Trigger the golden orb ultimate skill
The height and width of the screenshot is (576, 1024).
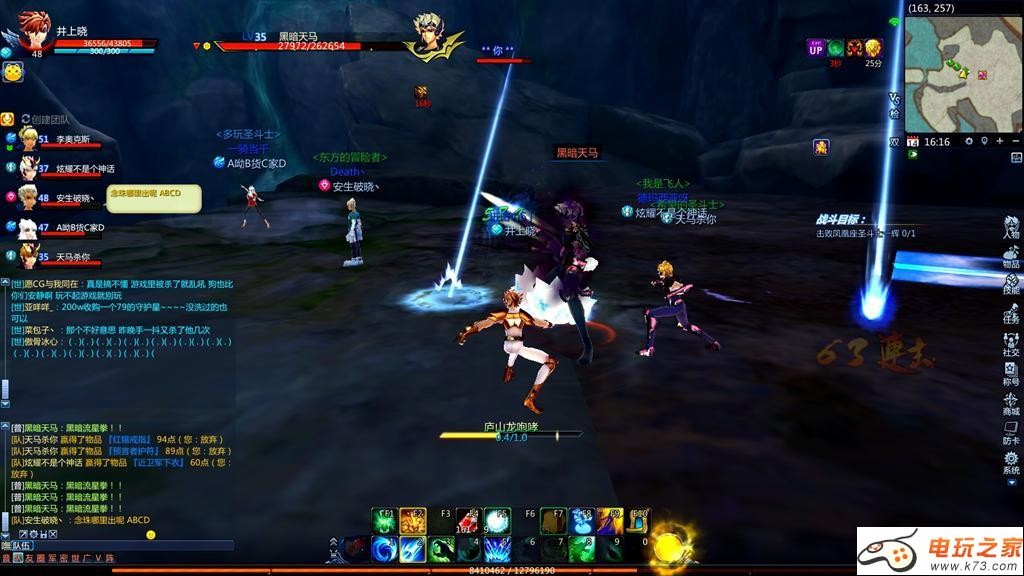[x=668, y=547]
